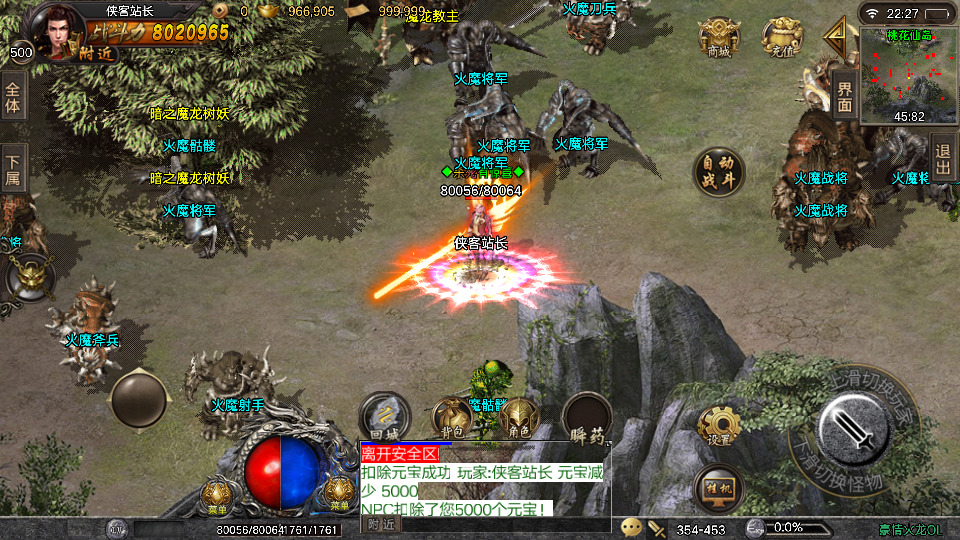Image resolution: width=960 pixels, height=540 pixels.
Task: Open the yellow chat bubble icon
Action: [x=631, y=527]
